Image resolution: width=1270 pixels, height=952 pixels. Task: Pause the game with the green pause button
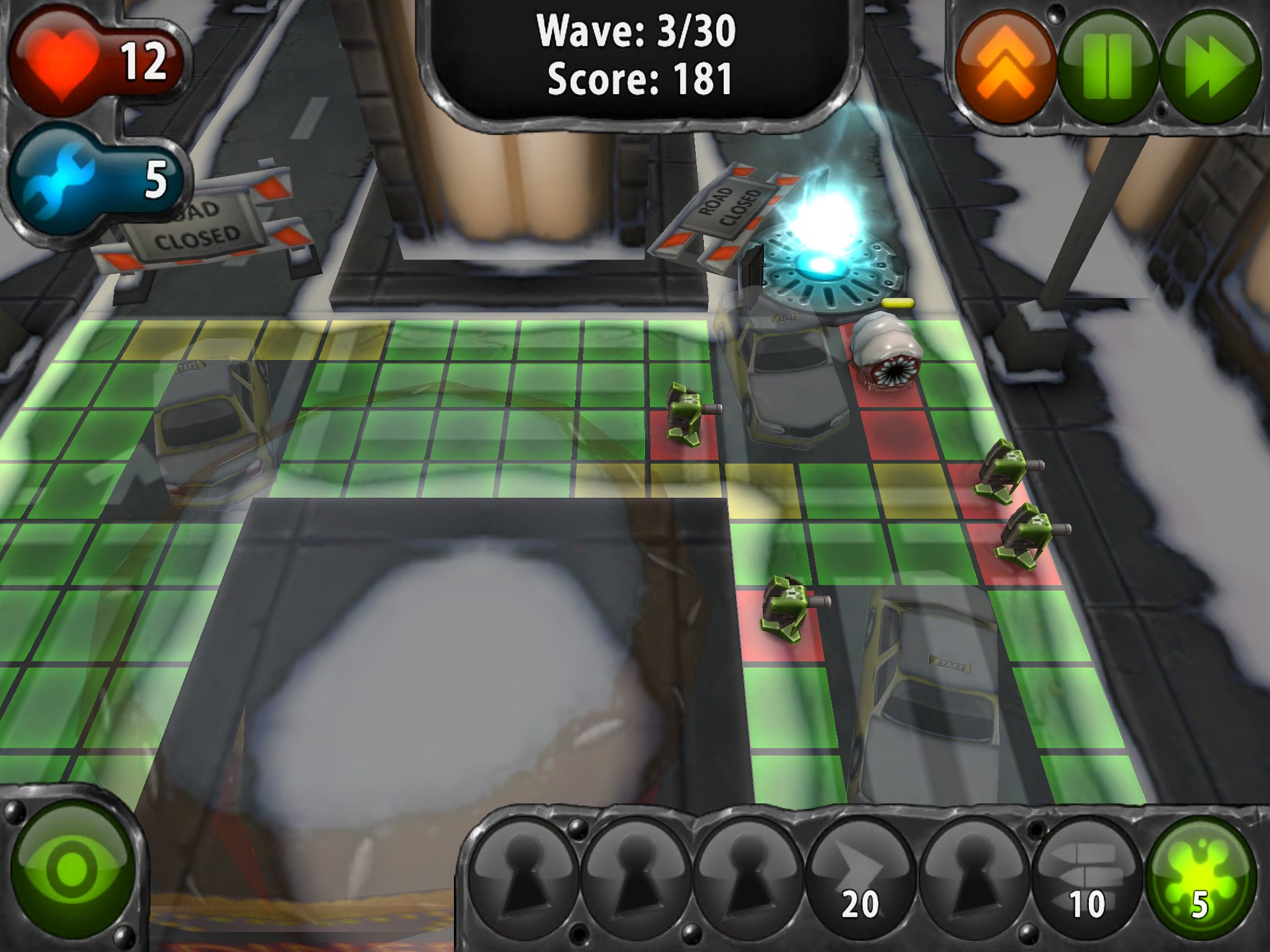click(x=1108, y=67)
